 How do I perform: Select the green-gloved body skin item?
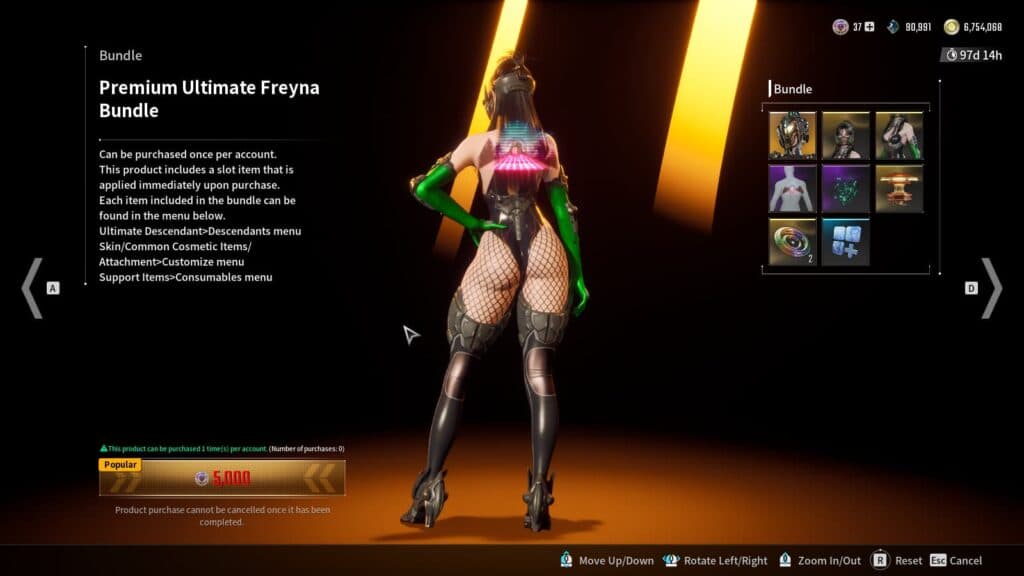[898, 135]
